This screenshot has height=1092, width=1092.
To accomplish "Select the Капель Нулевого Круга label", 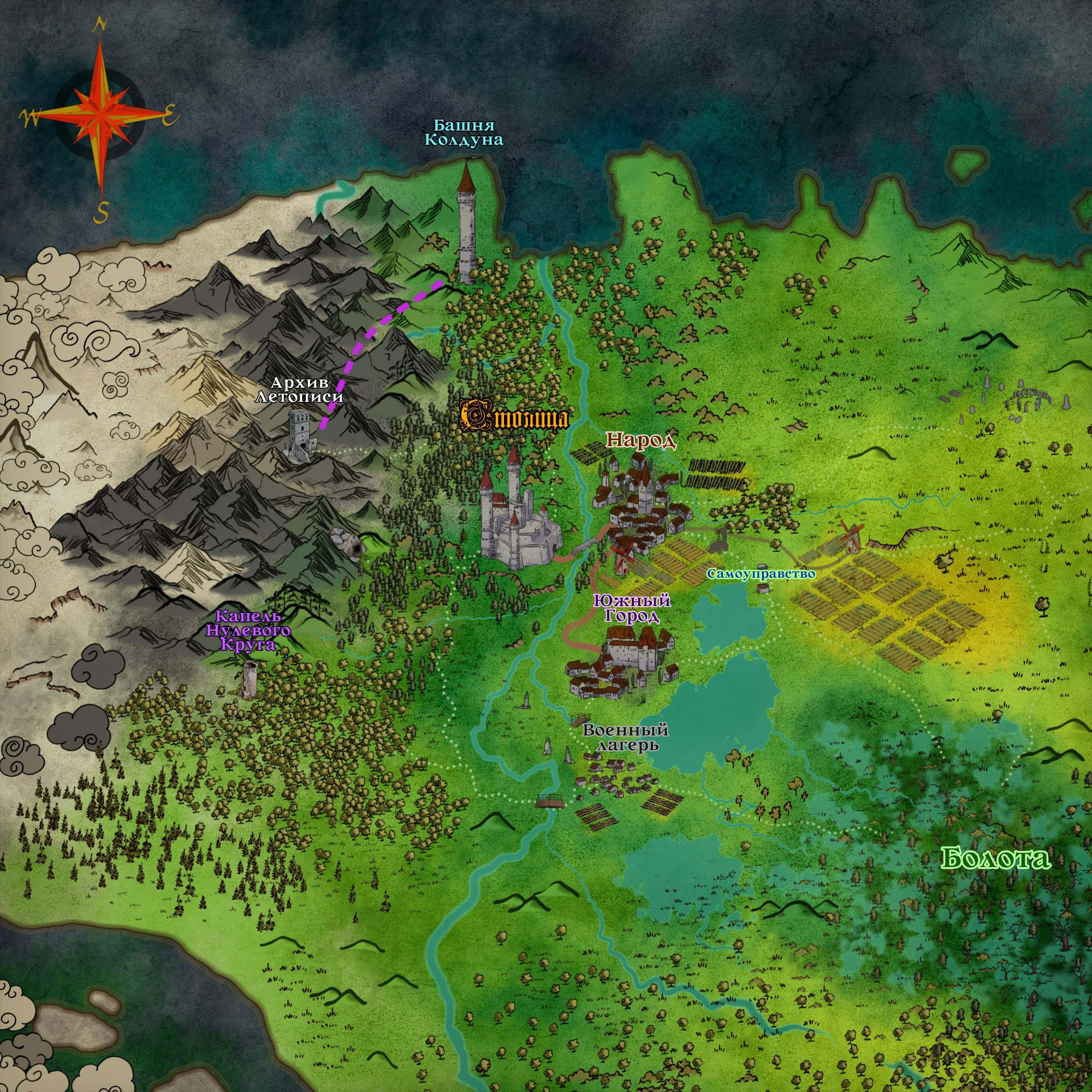I will click(x=248, y=630).
